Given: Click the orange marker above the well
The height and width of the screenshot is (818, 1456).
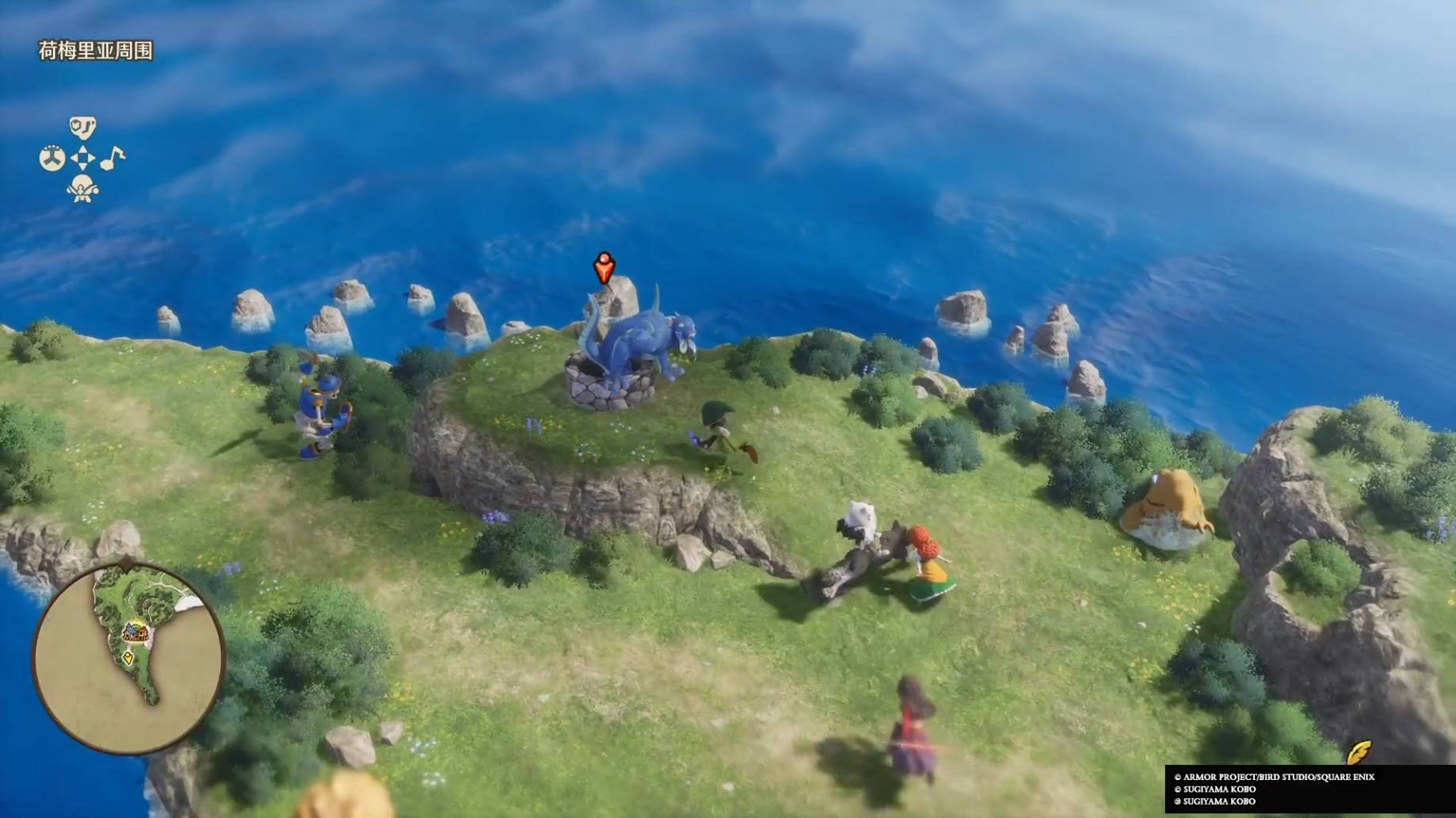Looking at the screenshot, I should [x=604, y=268].
